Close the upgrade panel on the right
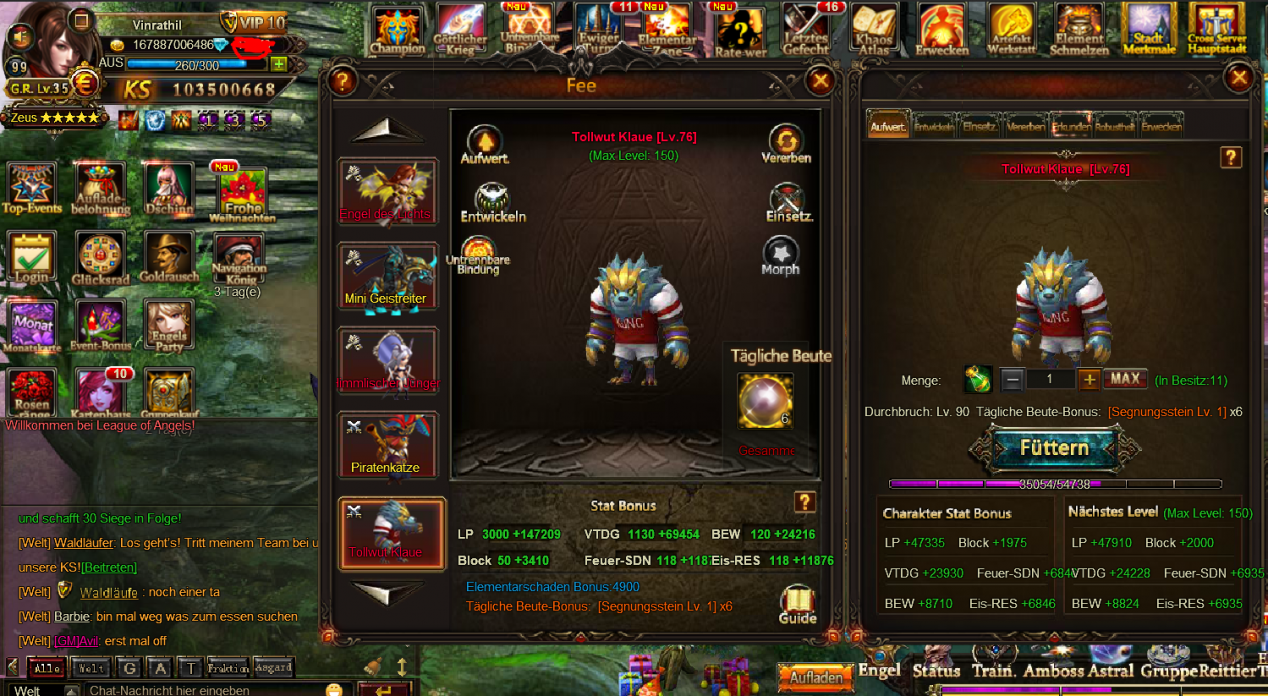Viewport: 1268px width, 696px height. [x=1239, y=77]
